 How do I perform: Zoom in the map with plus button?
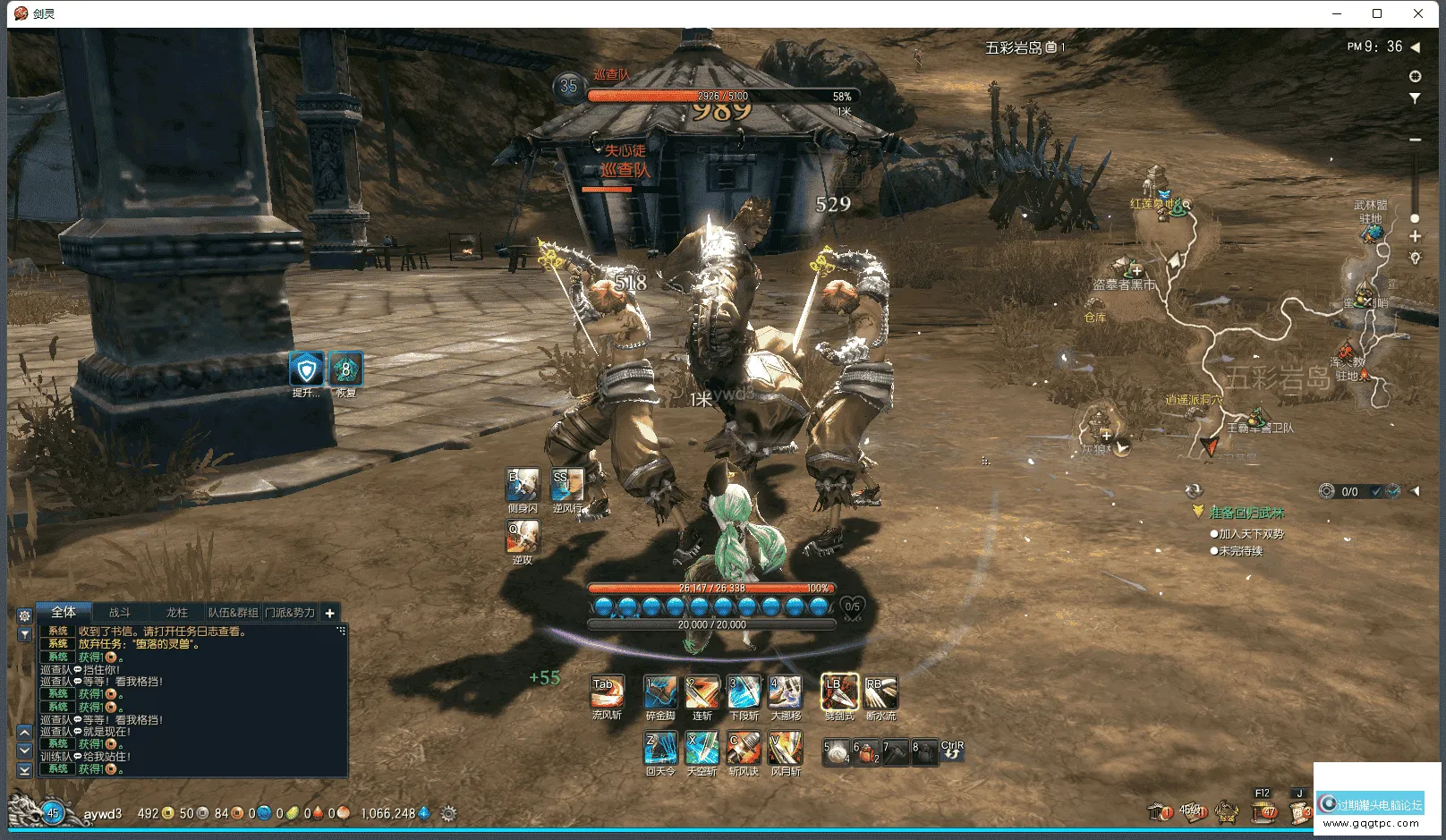tap(1415, 236)
